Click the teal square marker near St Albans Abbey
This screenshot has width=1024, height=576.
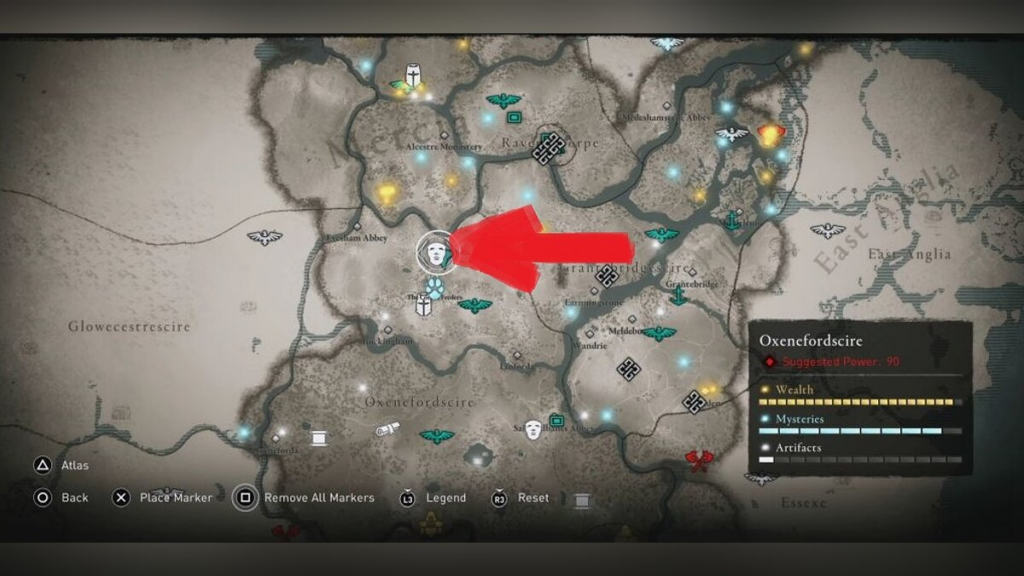(x=557, y=420)
